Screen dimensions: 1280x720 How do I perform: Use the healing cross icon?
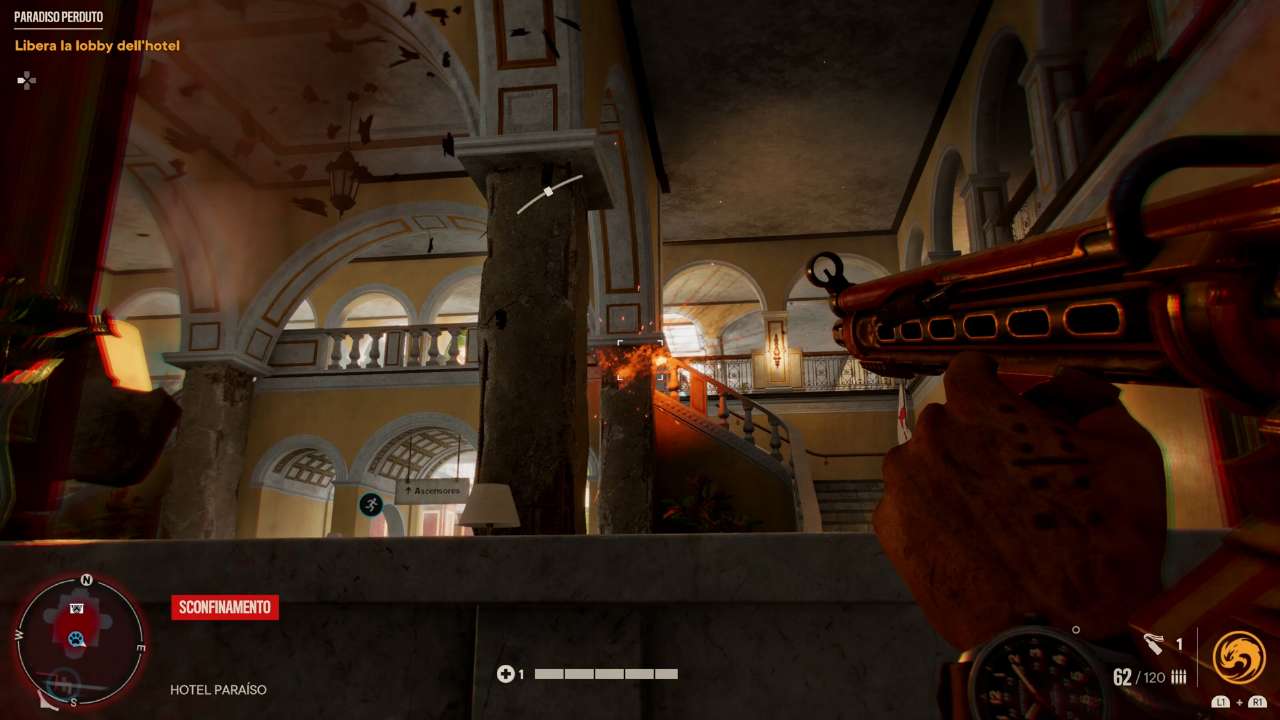pos(505,674)
